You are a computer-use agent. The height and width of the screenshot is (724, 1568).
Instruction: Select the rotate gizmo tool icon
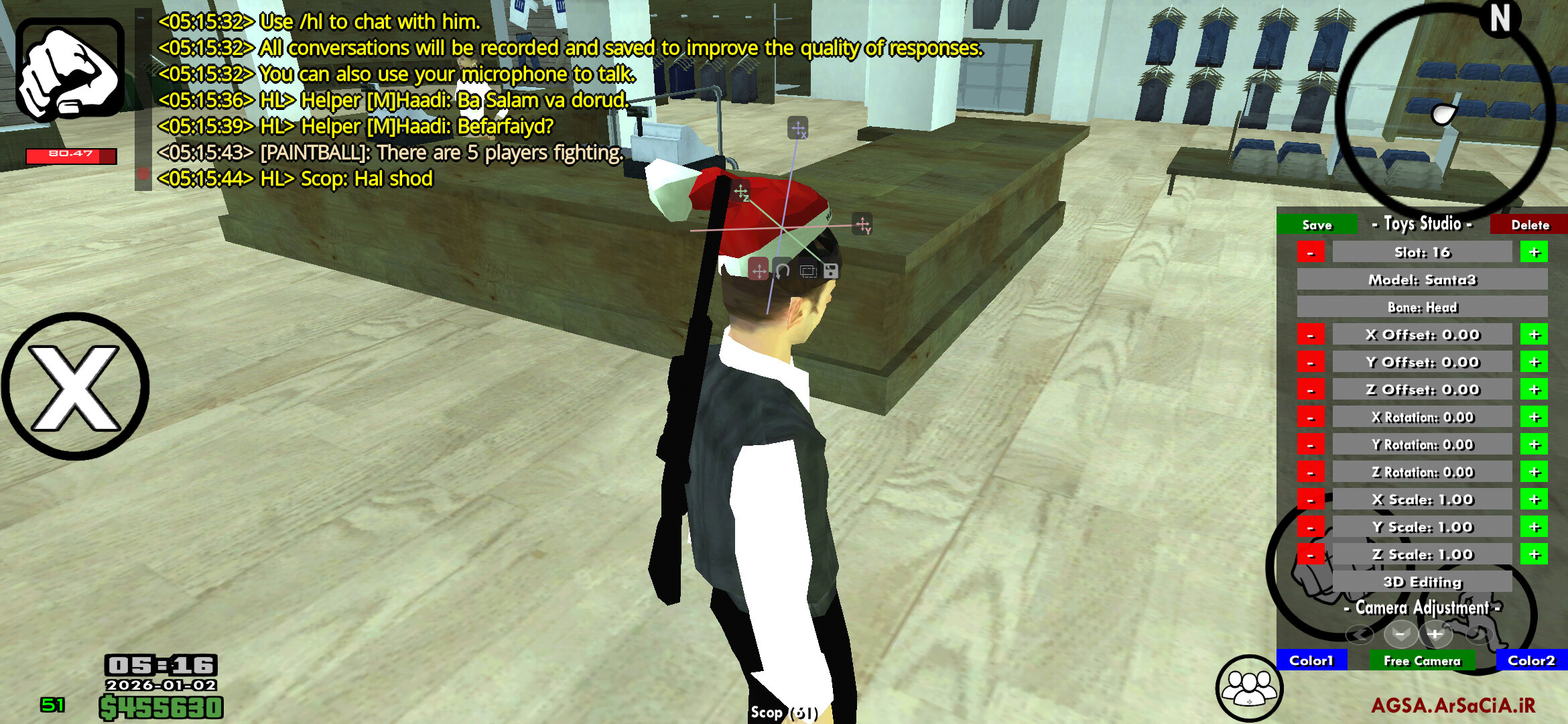pos(783,271)
